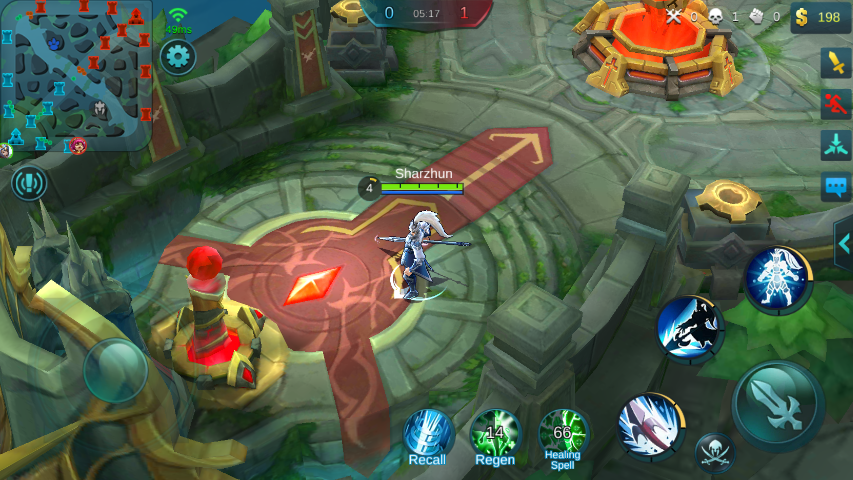The height and width of the screenshot is (480, 853).
Task: Open the settings gear menu
Action: (178, 56)
